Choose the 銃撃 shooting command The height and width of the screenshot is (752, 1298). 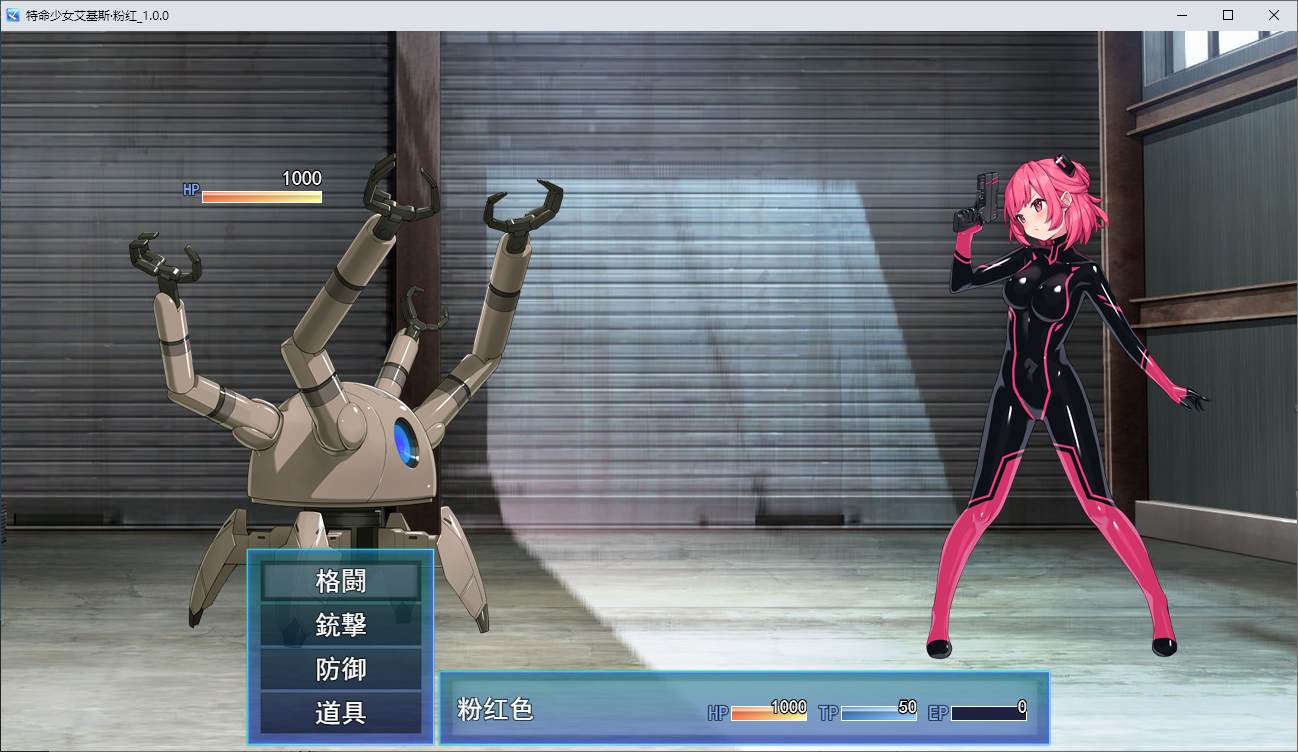340,625
